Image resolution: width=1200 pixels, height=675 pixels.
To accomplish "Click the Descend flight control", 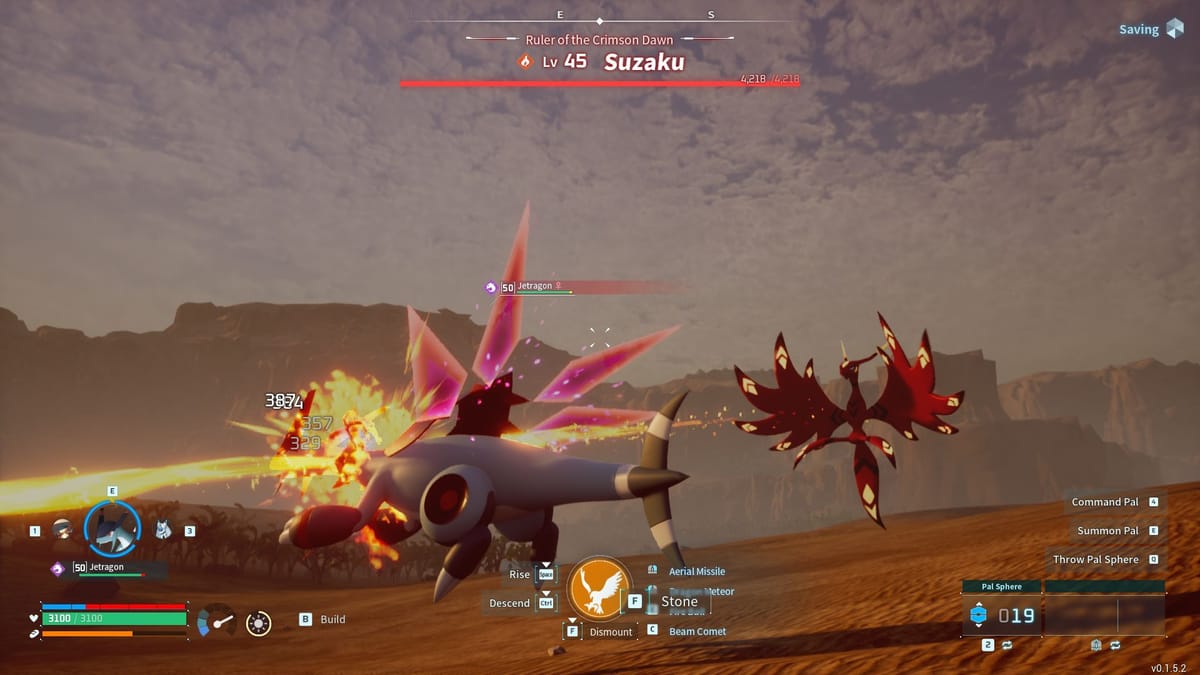I will click(x=510, y=603).
